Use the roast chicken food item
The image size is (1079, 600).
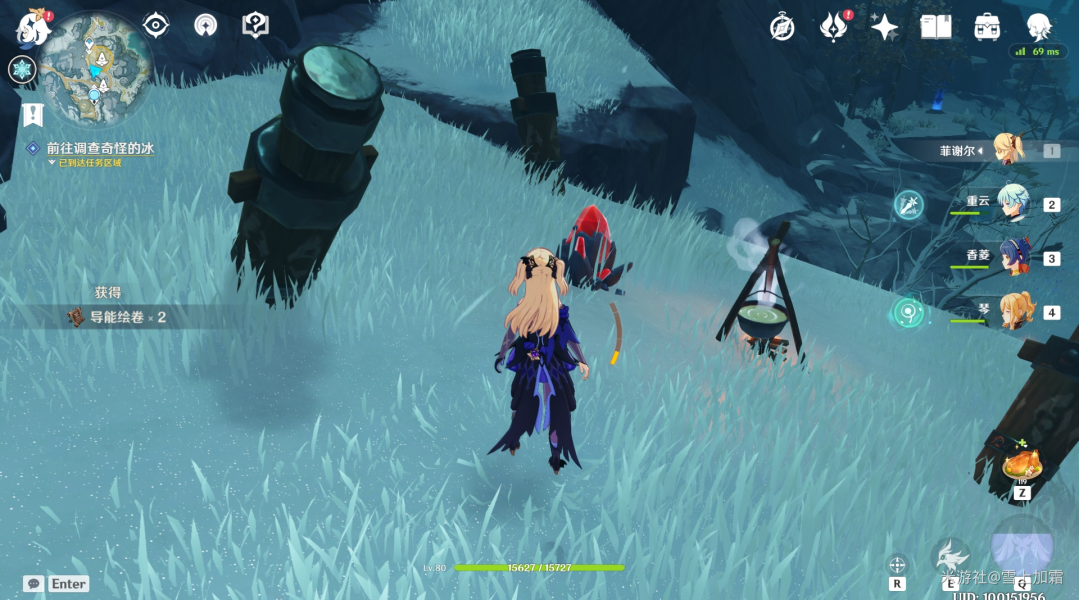pos(1022,465)
